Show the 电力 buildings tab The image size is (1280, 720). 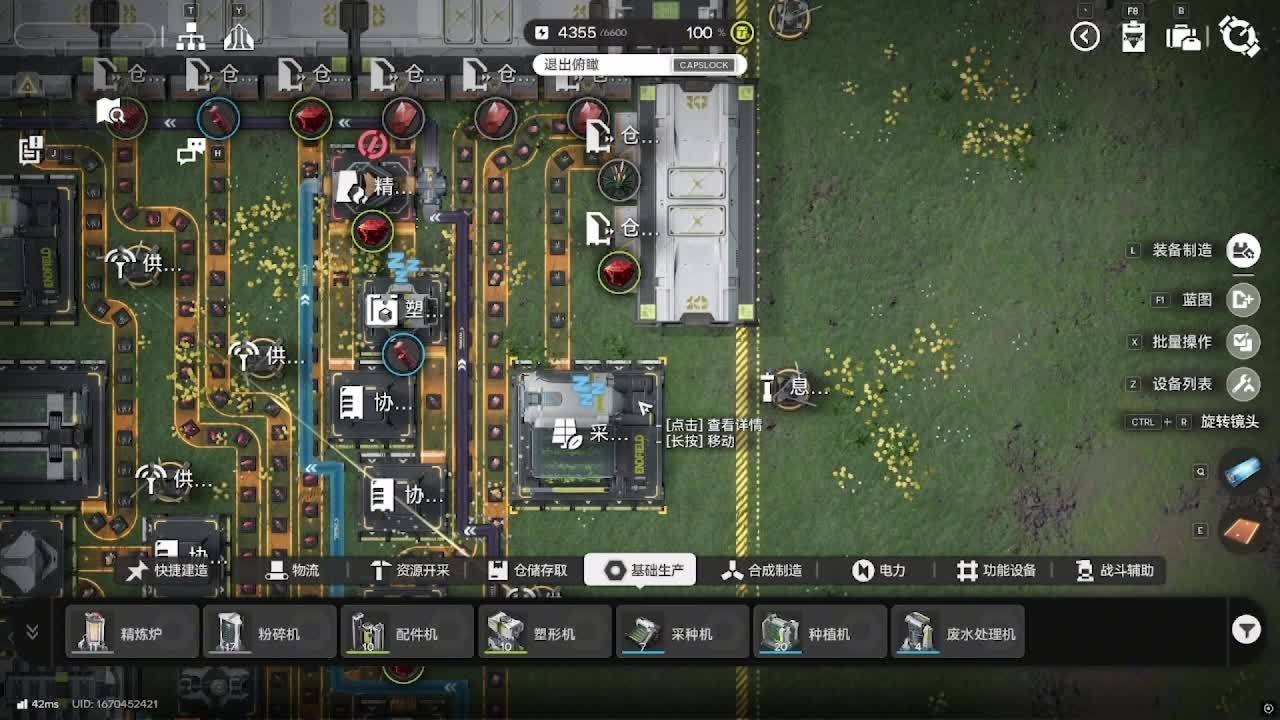[879, 570]
